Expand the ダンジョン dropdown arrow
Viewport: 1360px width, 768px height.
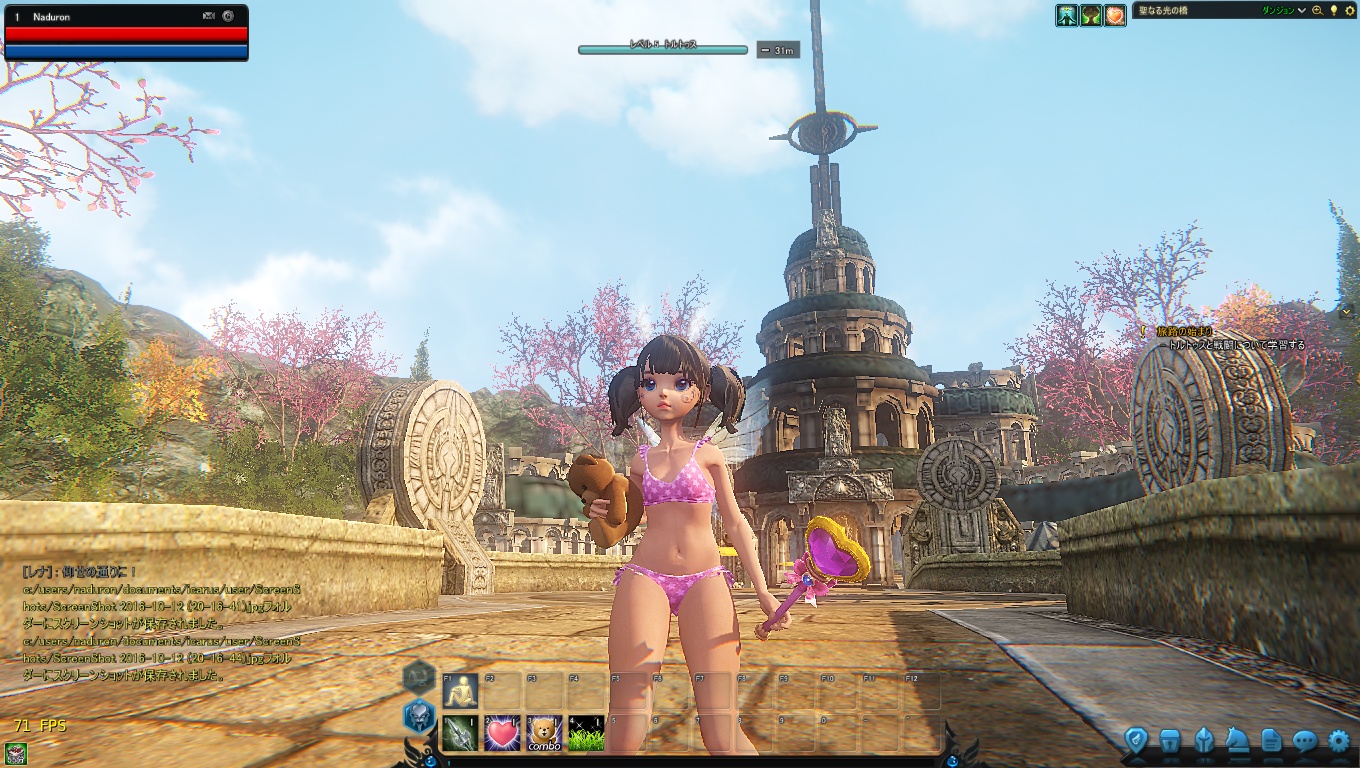pos(1301,11)
